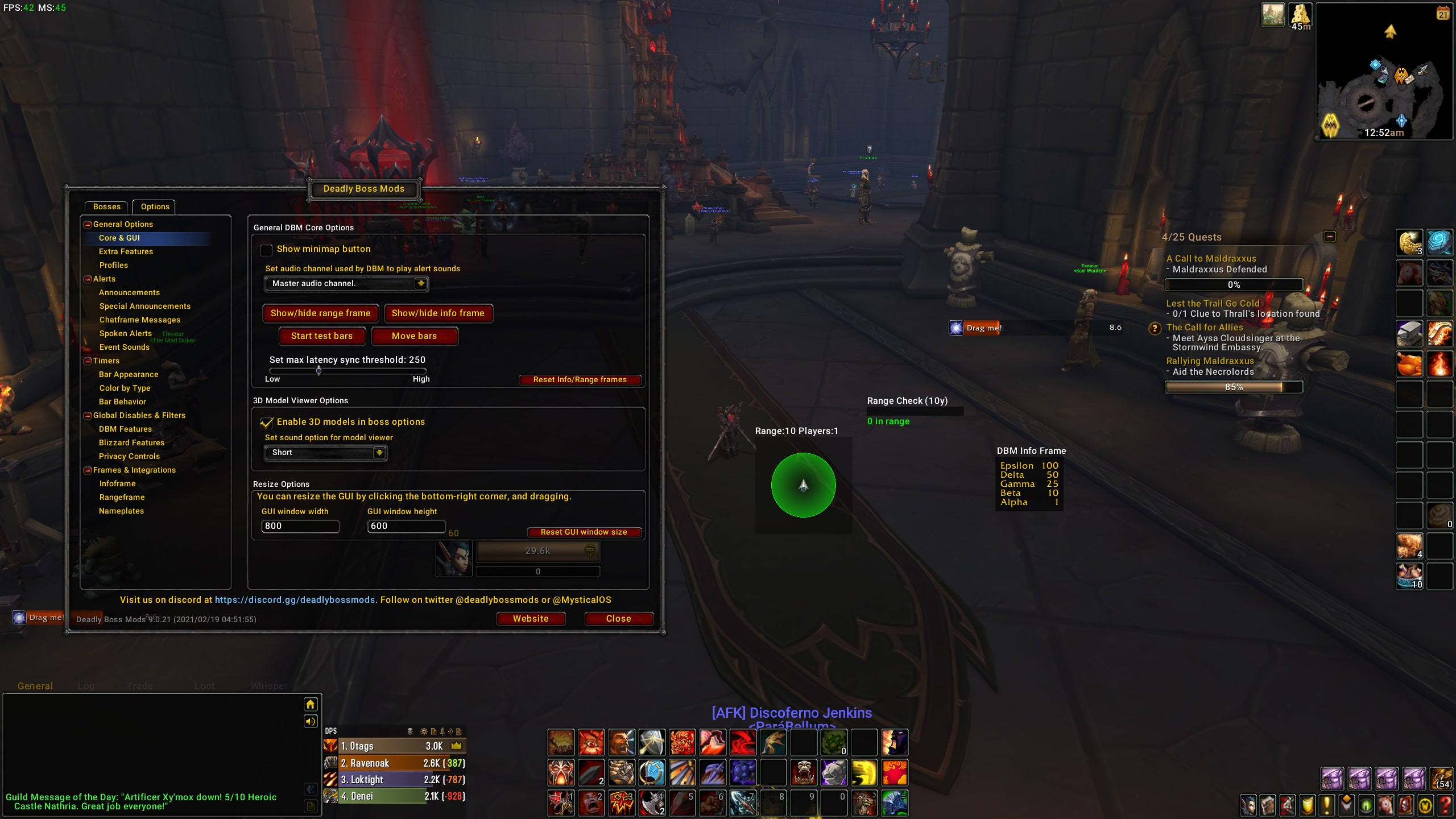The width and height of the screenshot is (1456, 819).
Task: Click the GUI window width input field
Action: click(x=300, y=526)
